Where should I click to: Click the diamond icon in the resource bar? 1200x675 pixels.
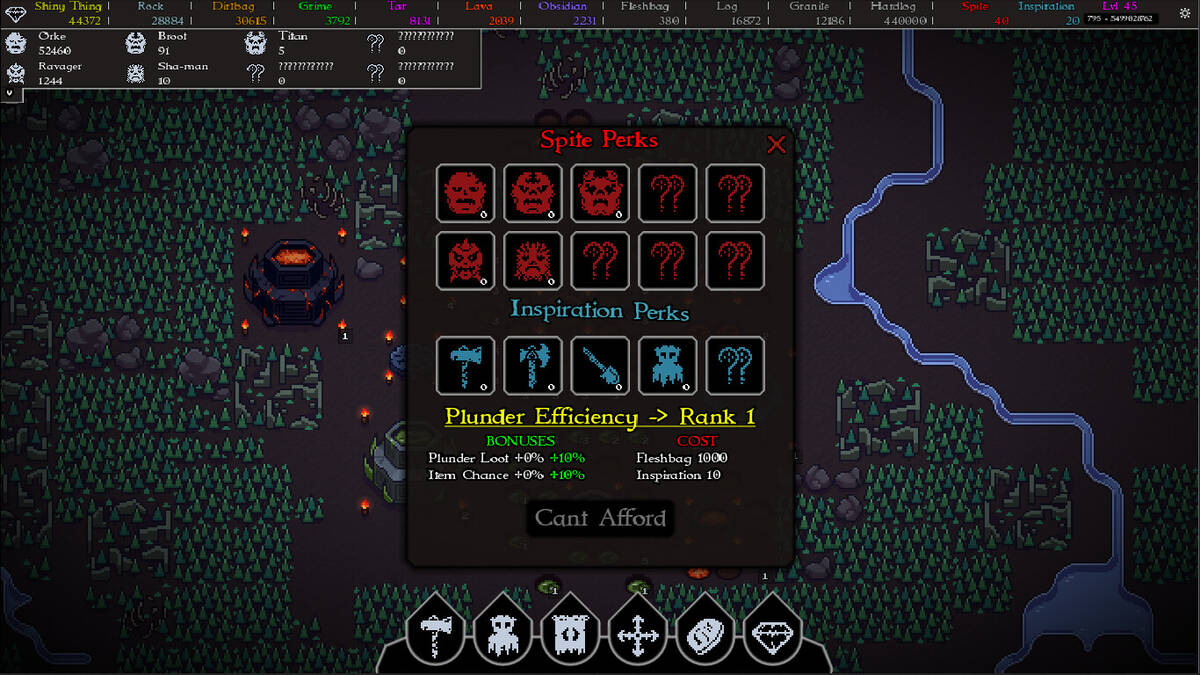pos(16,6)
